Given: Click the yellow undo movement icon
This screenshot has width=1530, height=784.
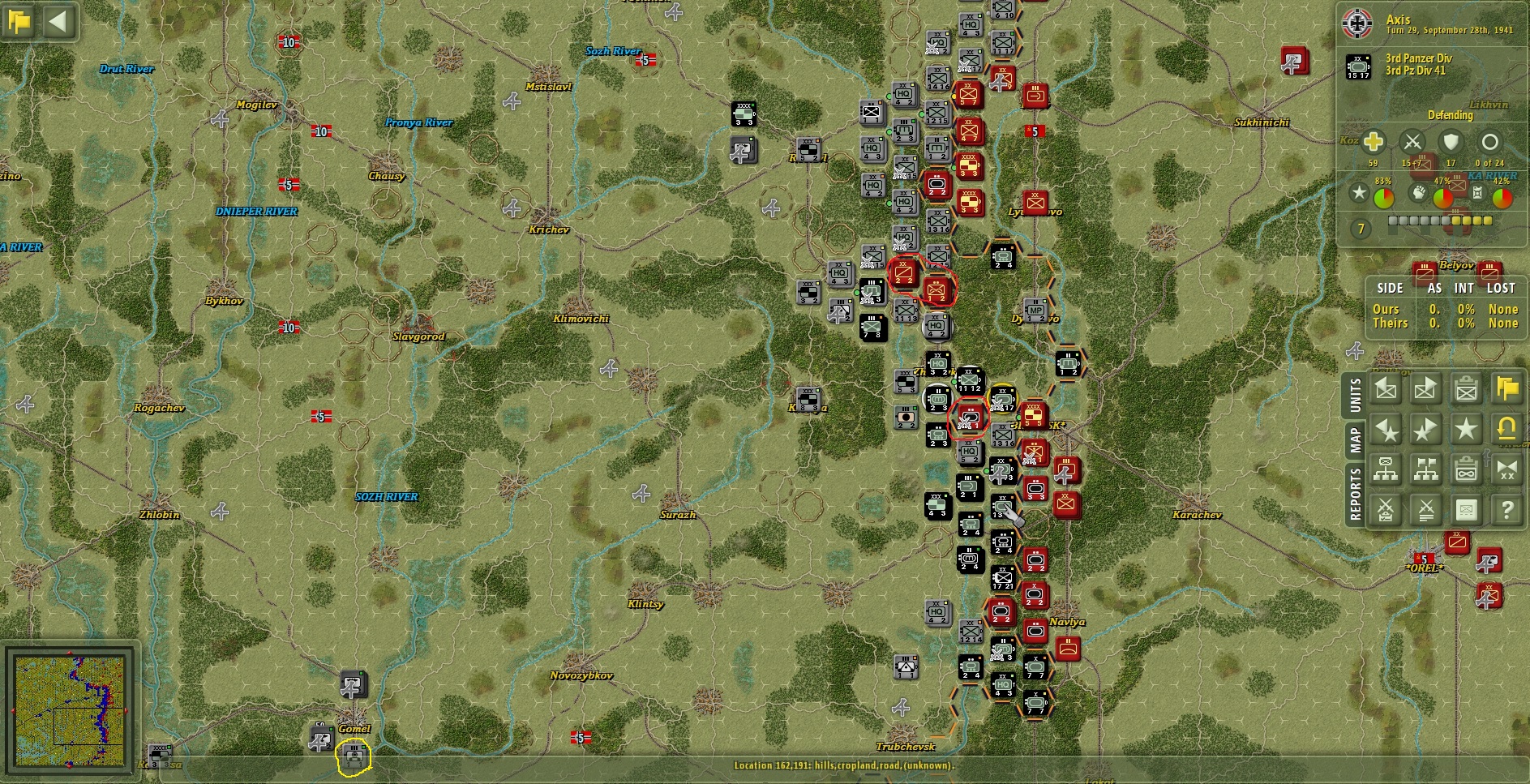Looking at the screenshot, I should (1506, 431).
